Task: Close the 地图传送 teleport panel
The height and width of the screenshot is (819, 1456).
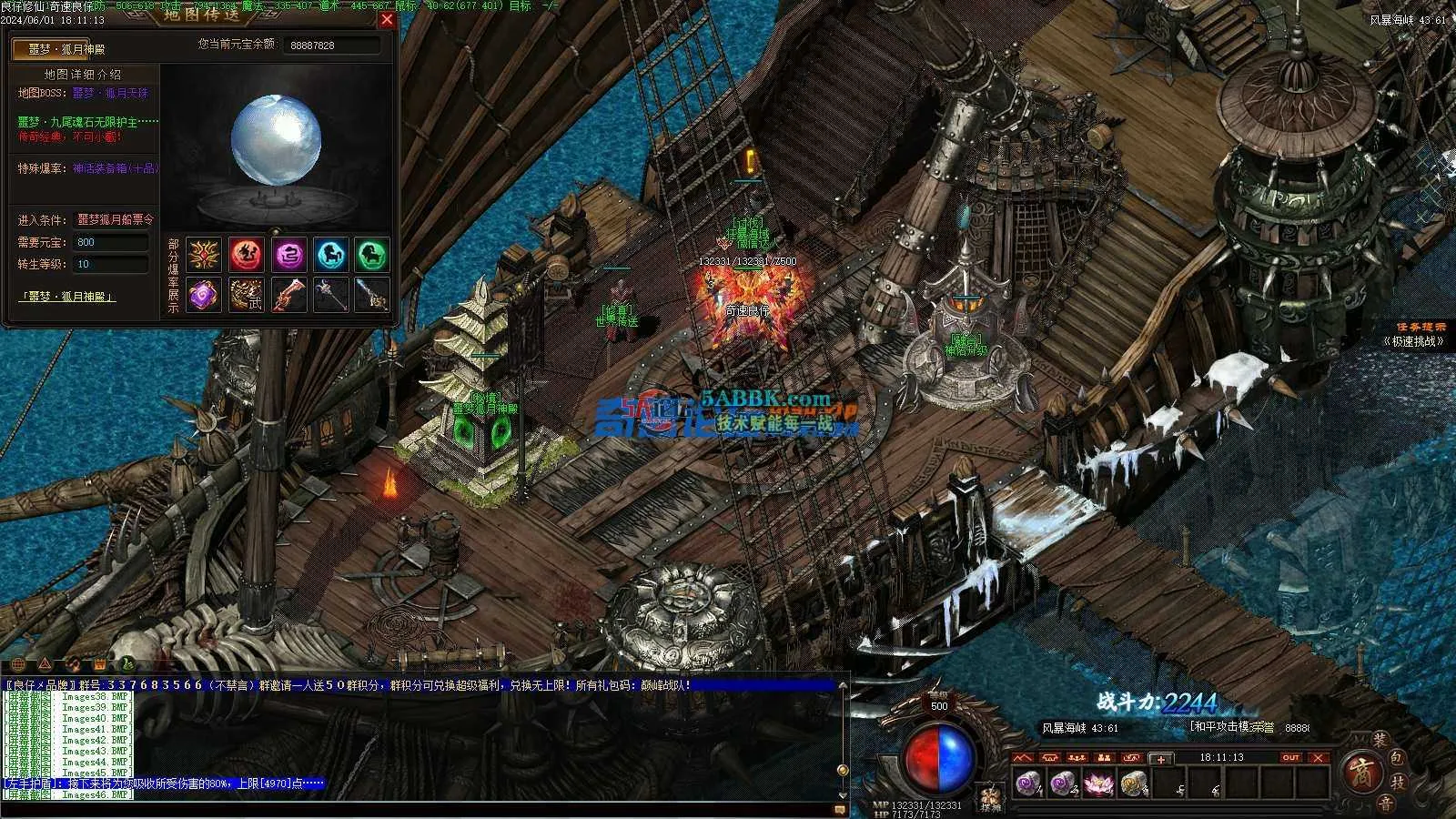Action: click(387, 19)
